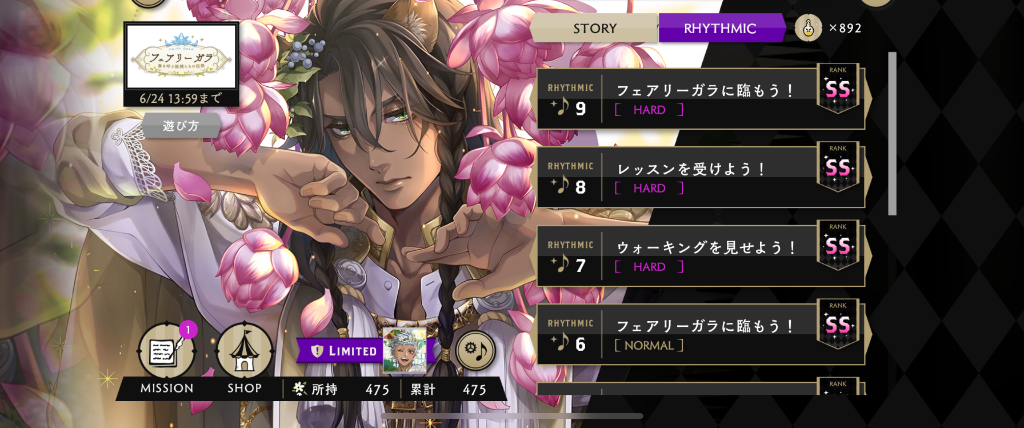View the LIMITED card thumbnail

404,349
